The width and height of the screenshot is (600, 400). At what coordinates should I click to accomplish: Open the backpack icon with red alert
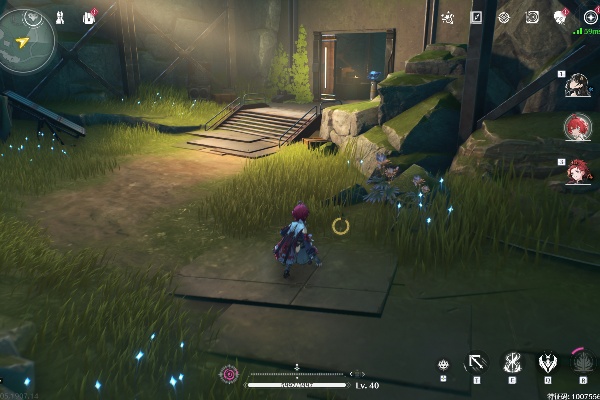(x=89, y=17)
